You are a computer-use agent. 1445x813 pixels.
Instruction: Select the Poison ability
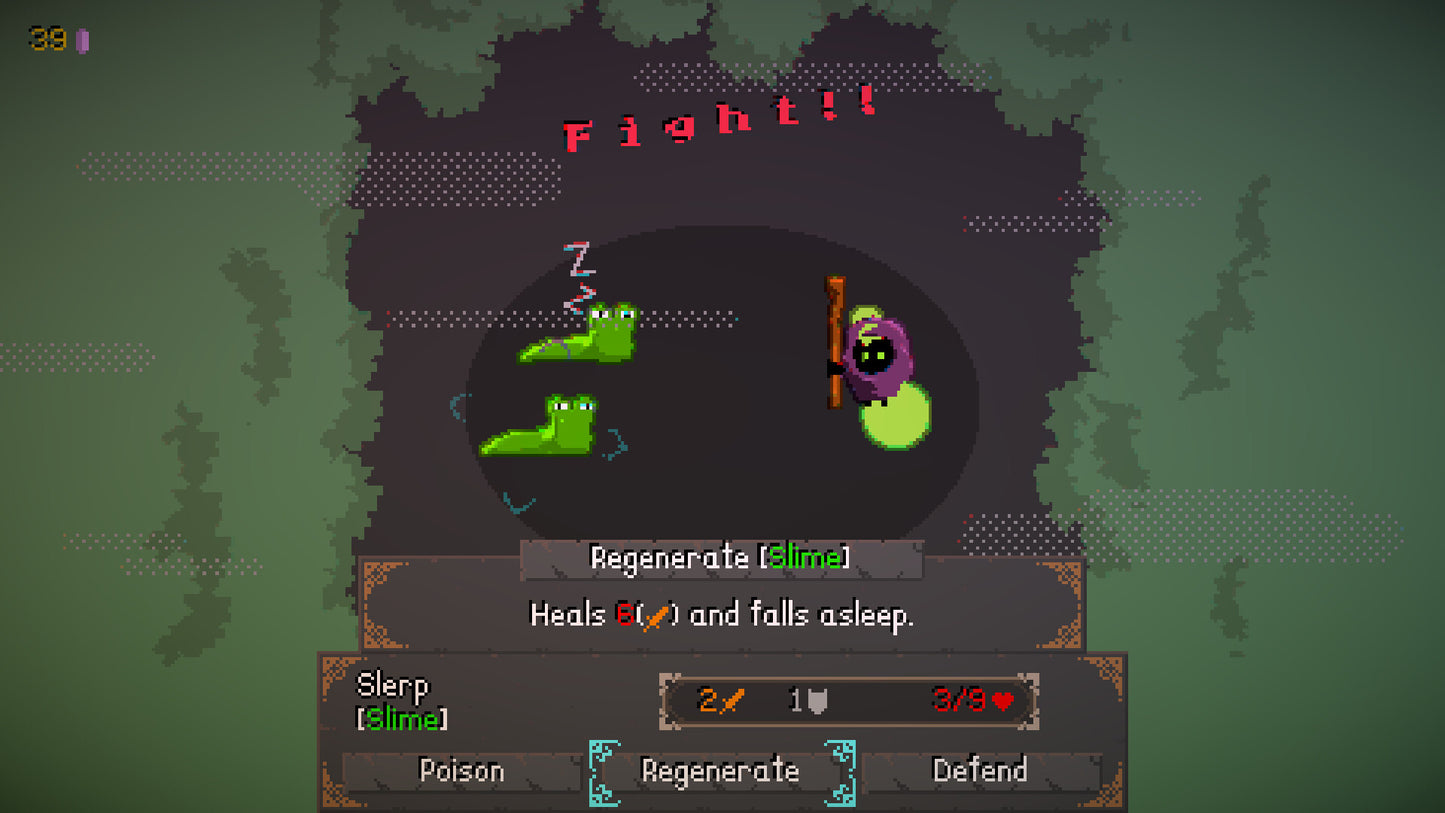[x=460, y=771]
